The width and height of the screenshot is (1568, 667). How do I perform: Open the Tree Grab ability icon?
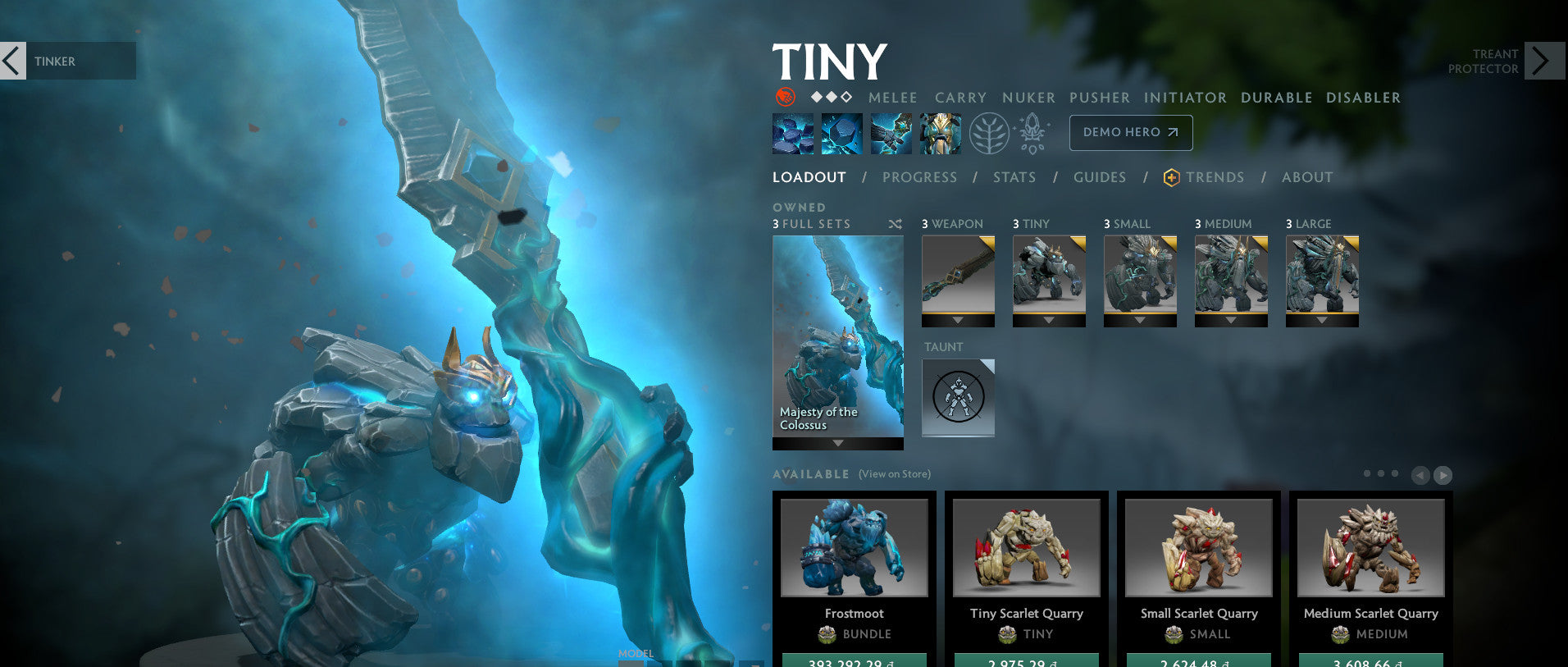tap(891, 133)
